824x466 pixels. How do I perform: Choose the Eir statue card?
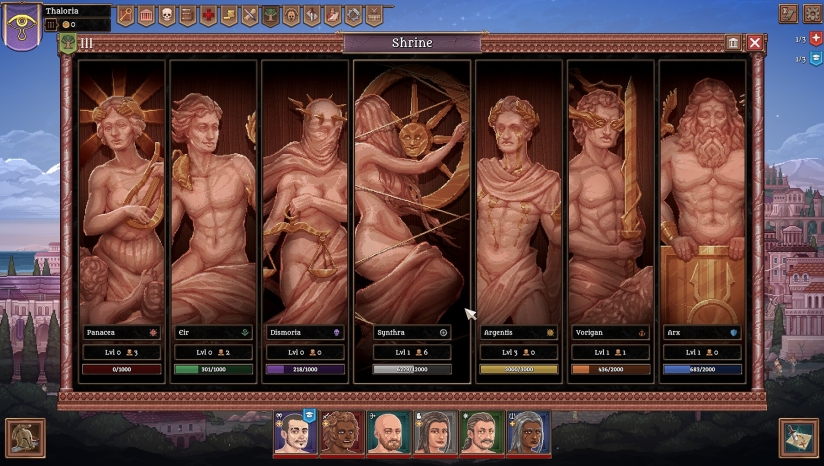[213, 200]
